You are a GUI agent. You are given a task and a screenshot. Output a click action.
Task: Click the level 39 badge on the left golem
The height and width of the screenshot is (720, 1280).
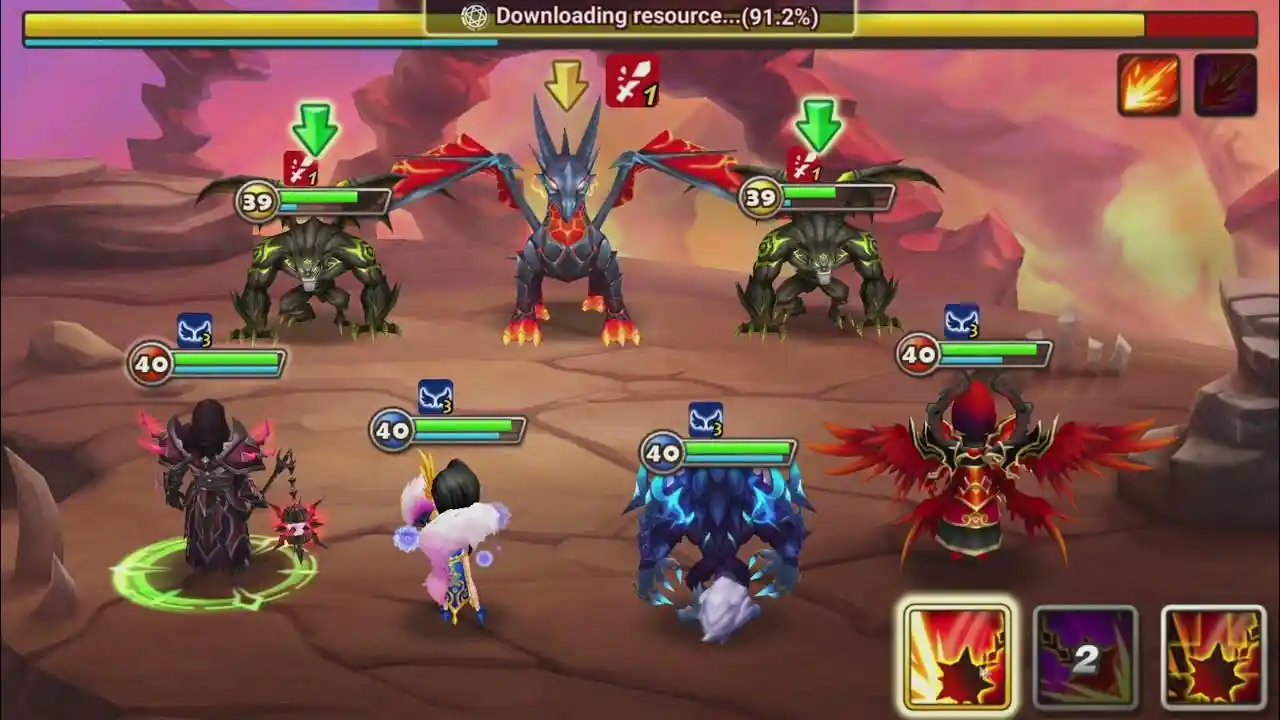coord(258,200)
